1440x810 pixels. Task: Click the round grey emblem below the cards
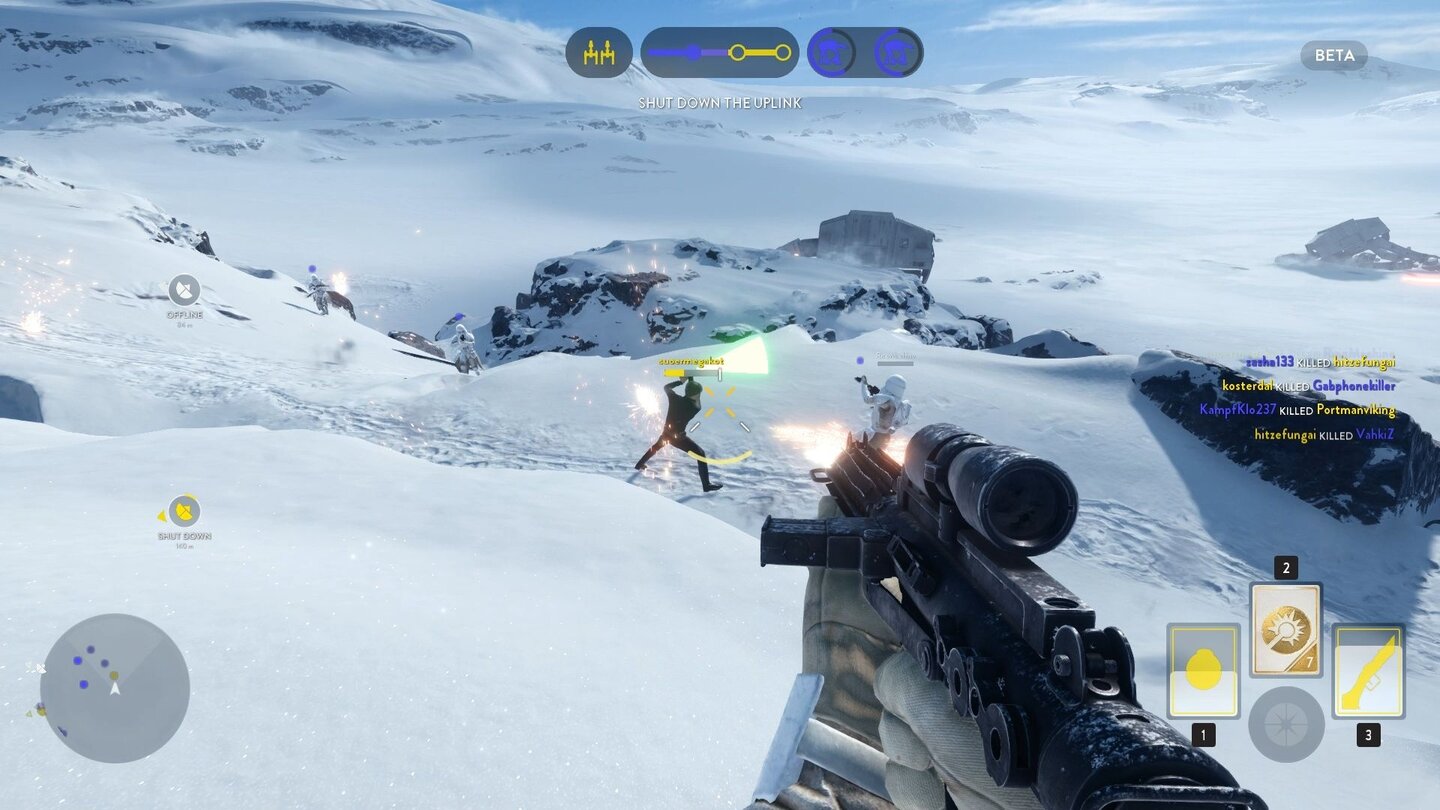tap(1286, 724)
